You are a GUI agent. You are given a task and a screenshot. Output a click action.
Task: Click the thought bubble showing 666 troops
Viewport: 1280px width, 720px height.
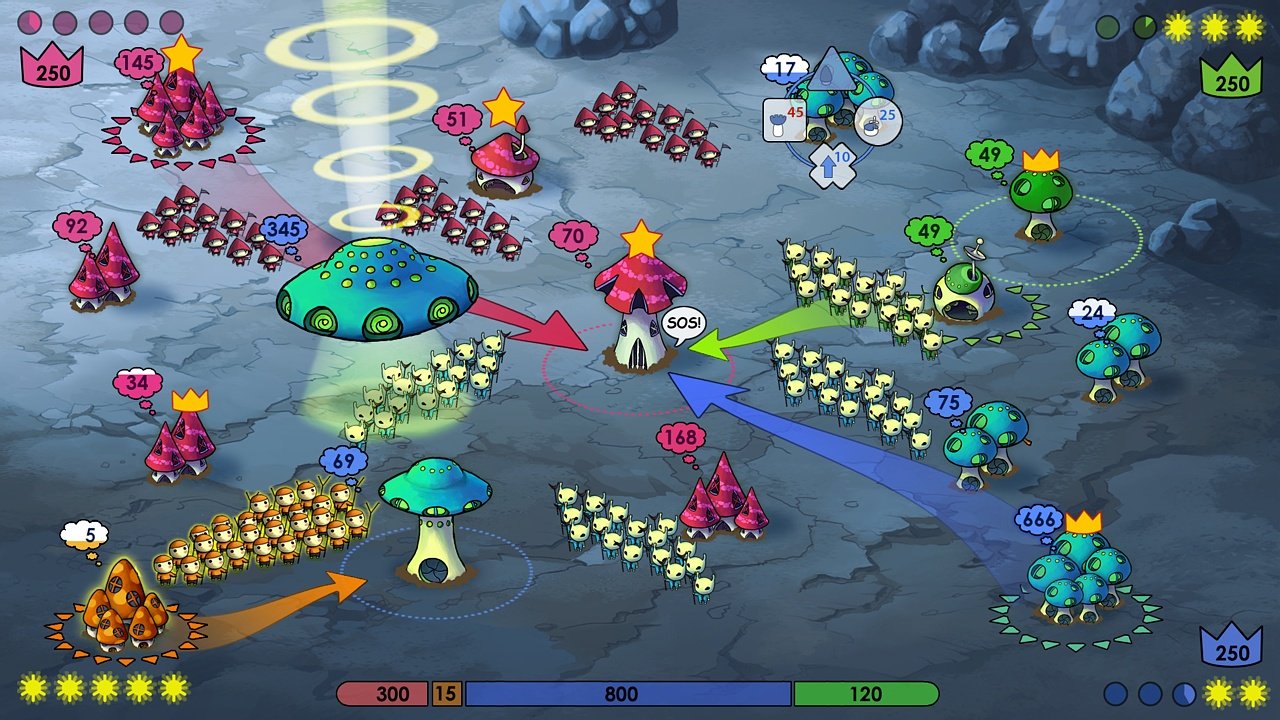coord(1039,517)
